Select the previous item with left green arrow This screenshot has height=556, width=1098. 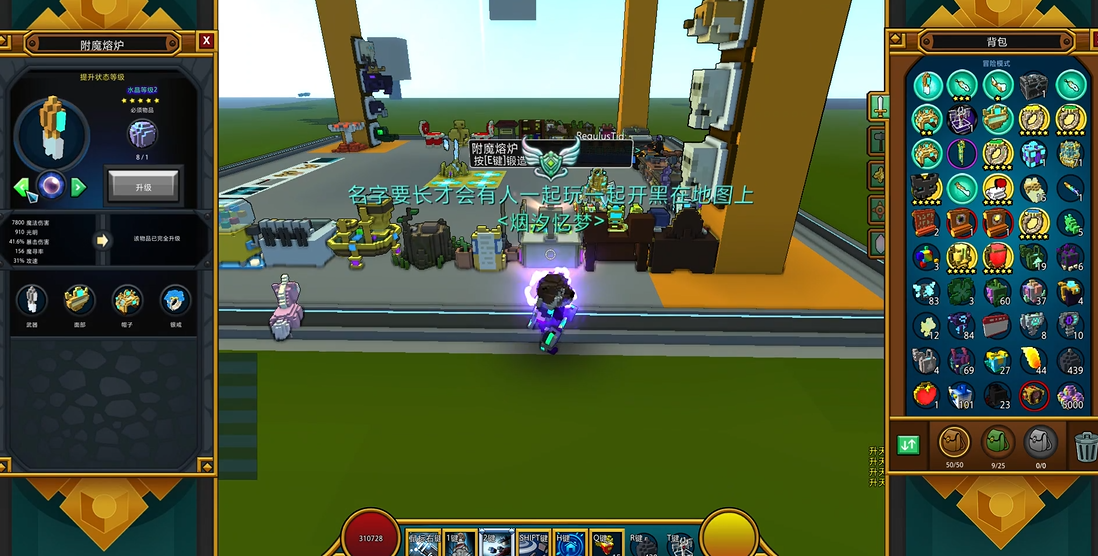(22, 187)
